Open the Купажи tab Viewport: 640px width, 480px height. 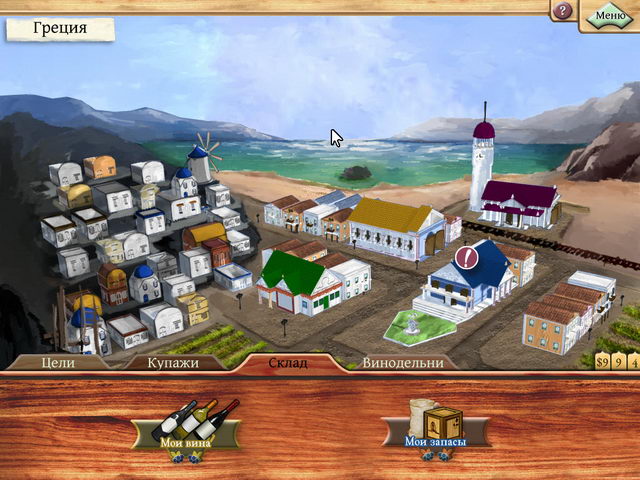pos(175,362)
